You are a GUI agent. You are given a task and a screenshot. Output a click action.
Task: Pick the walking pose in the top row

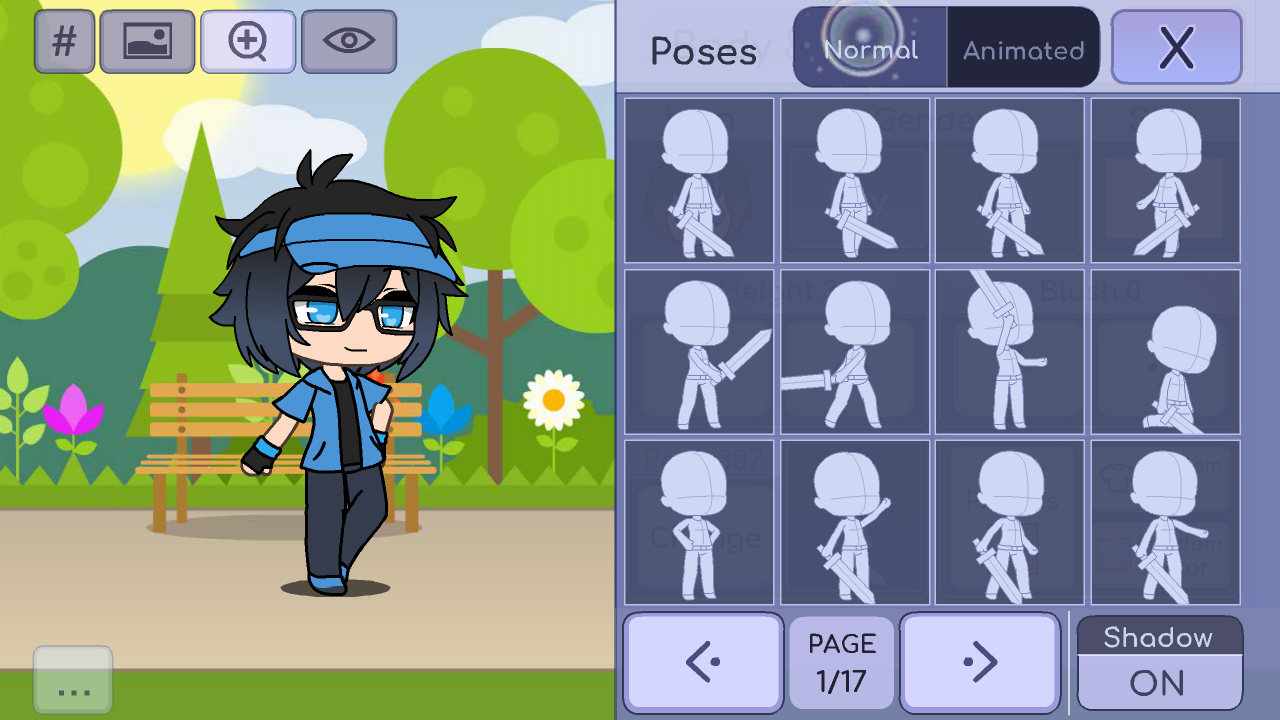1162,180
